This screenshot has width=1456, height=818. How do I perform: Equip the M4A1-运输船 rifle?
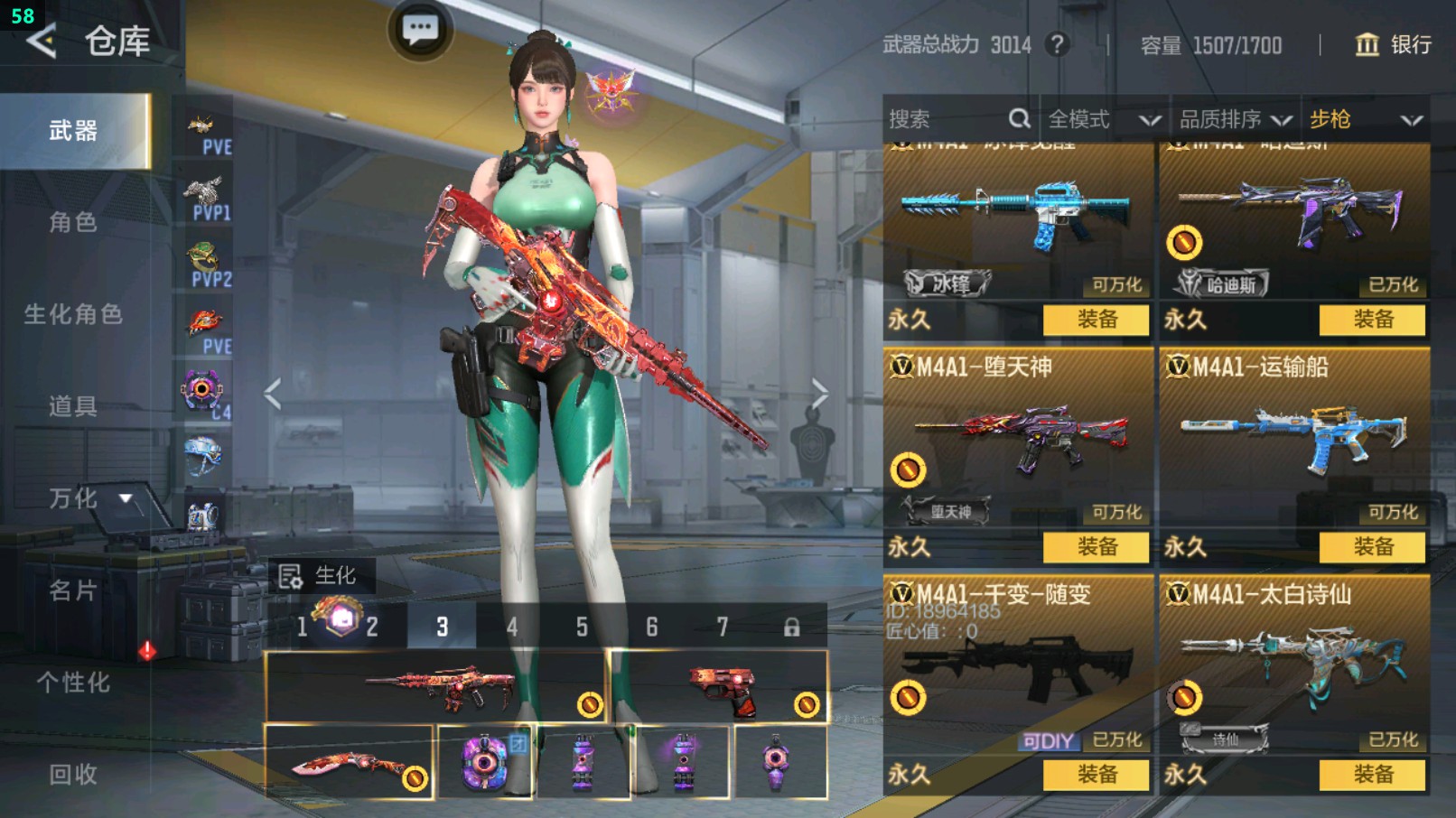(1372, 546)
